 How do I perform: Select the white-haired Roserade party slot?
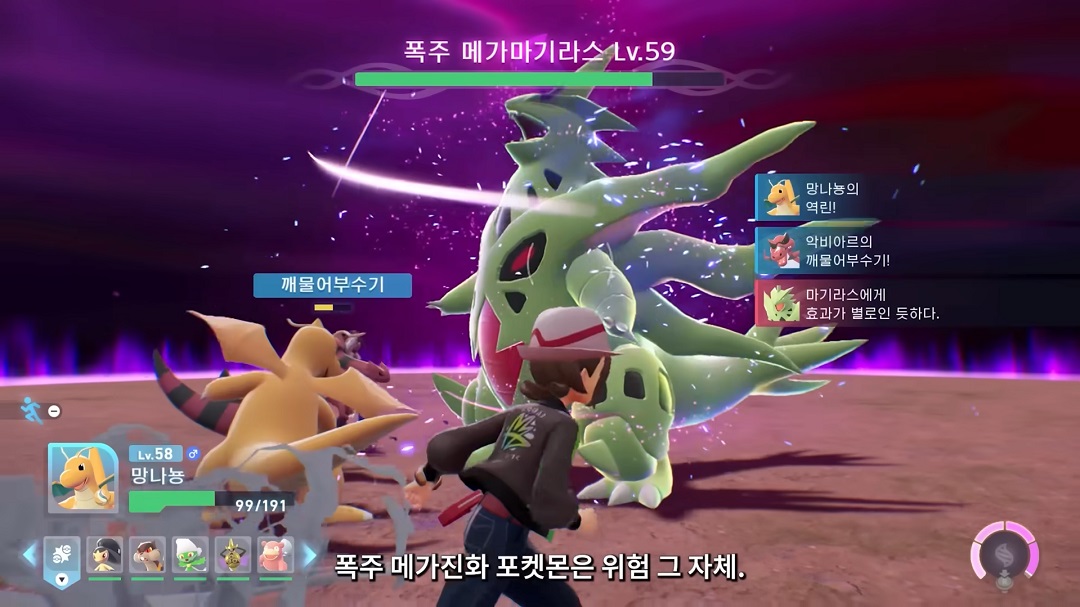pos(190,555)
